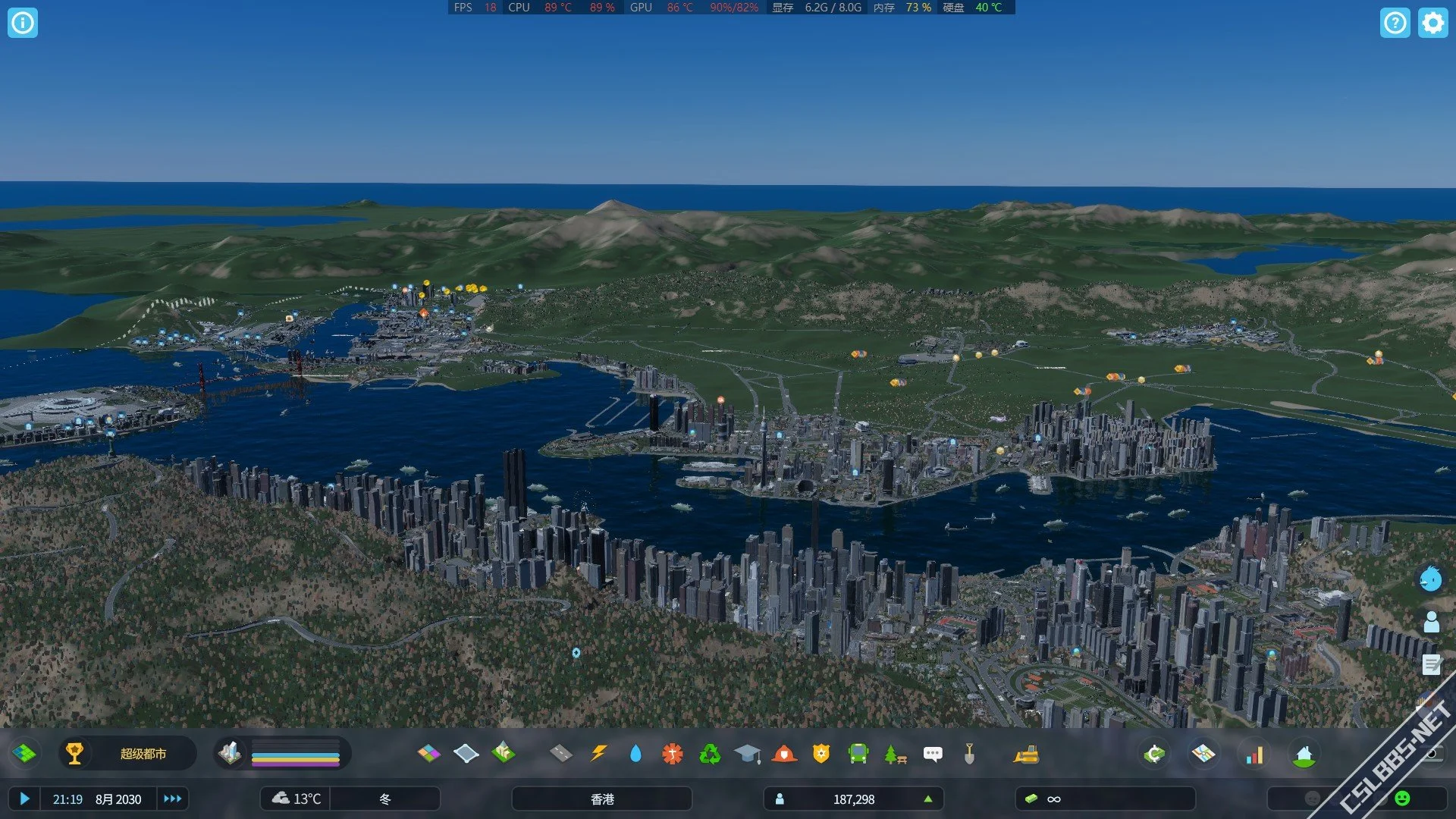
Task: Open the public transport bus menu
Action: [858, 754]
